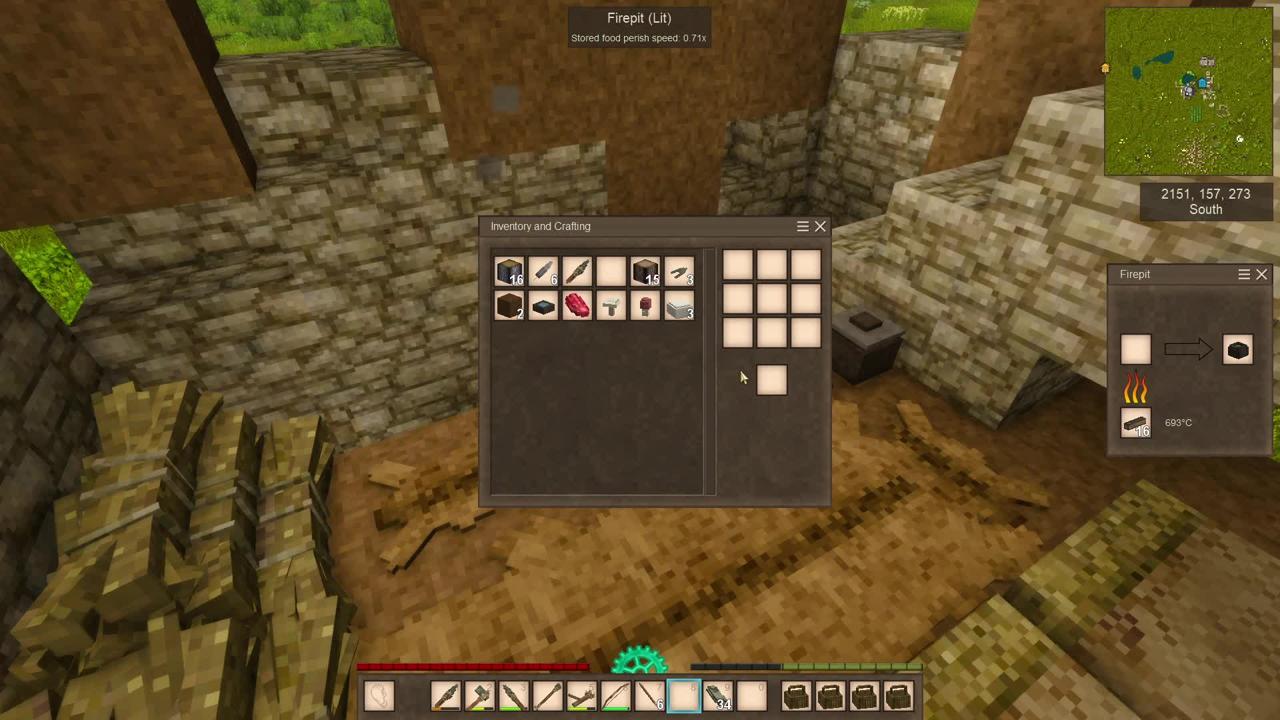This screenshot has width=1280, height=720.
Task: Click the minimap
Action: click(x=1188, y=92)
